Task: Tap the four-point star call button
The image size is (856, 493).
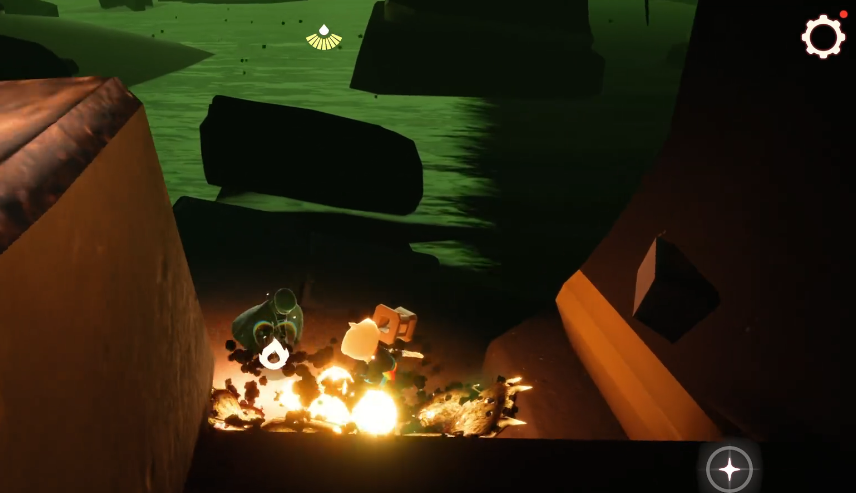Action: click(x=729, y=468)
